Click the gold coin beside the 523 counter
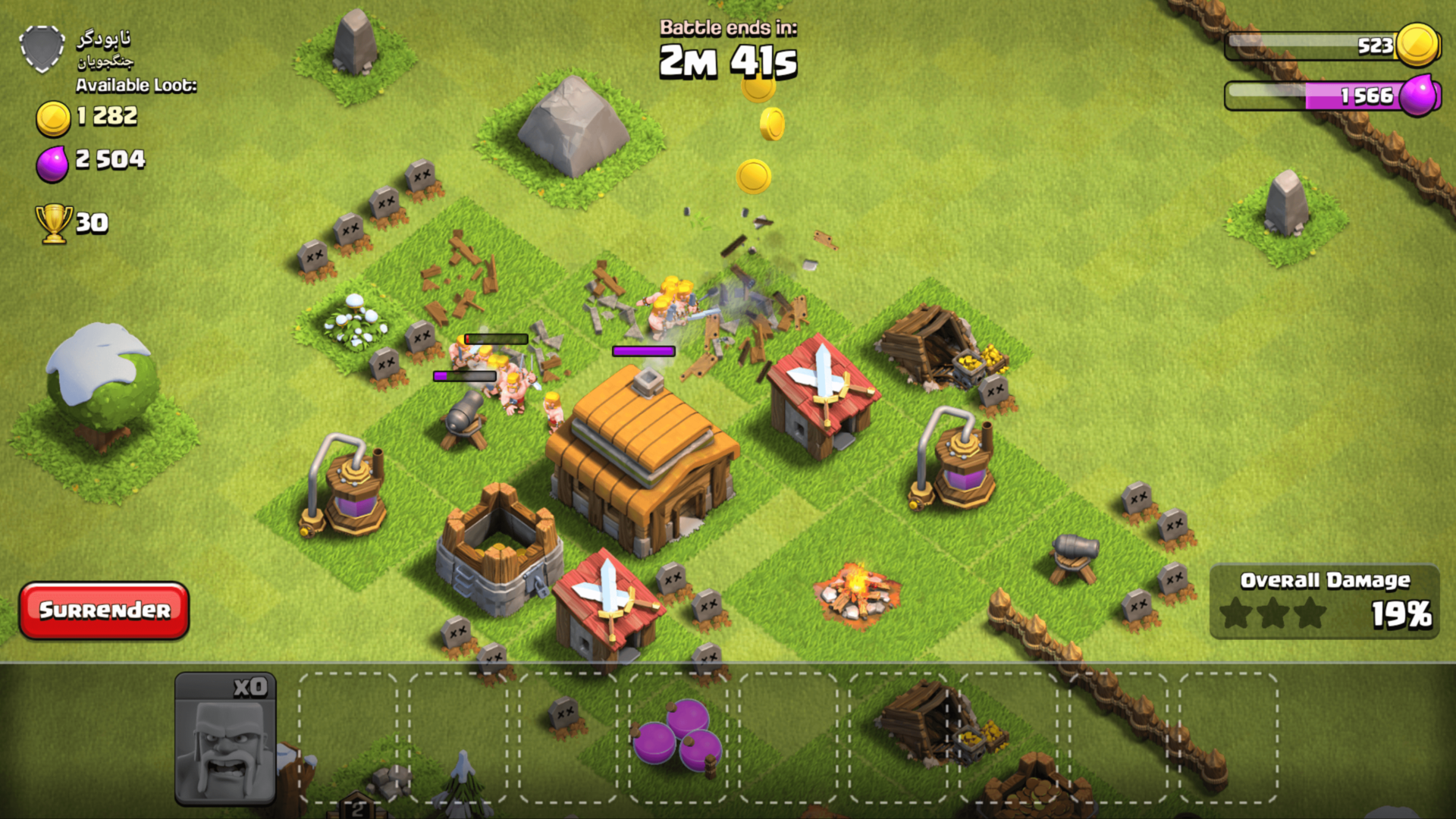Screen dimensions: 1456x819 tap(1416, 45)
